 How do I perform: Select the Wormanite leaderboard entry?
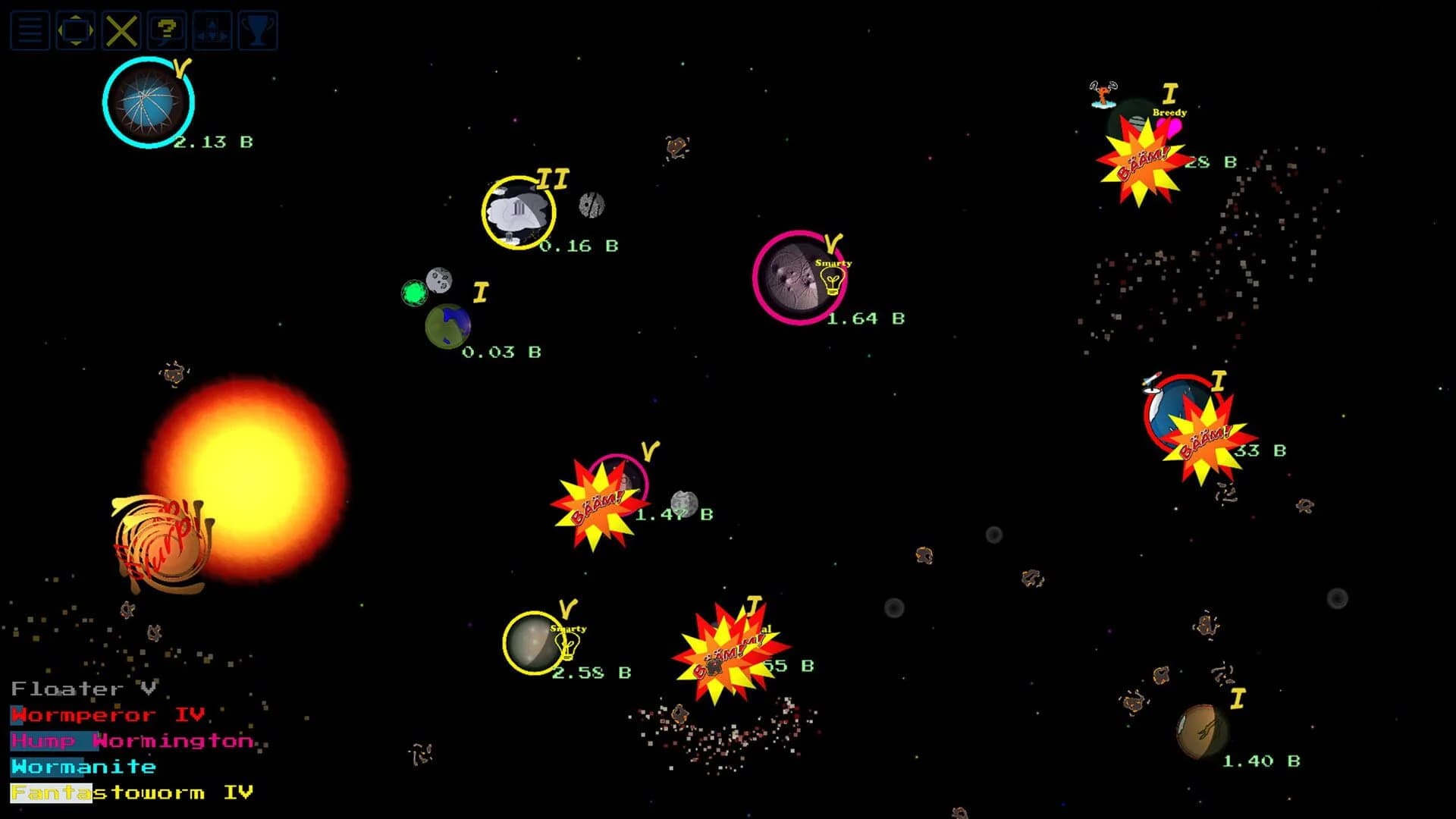pyautogui.click(x=83, y=767)
